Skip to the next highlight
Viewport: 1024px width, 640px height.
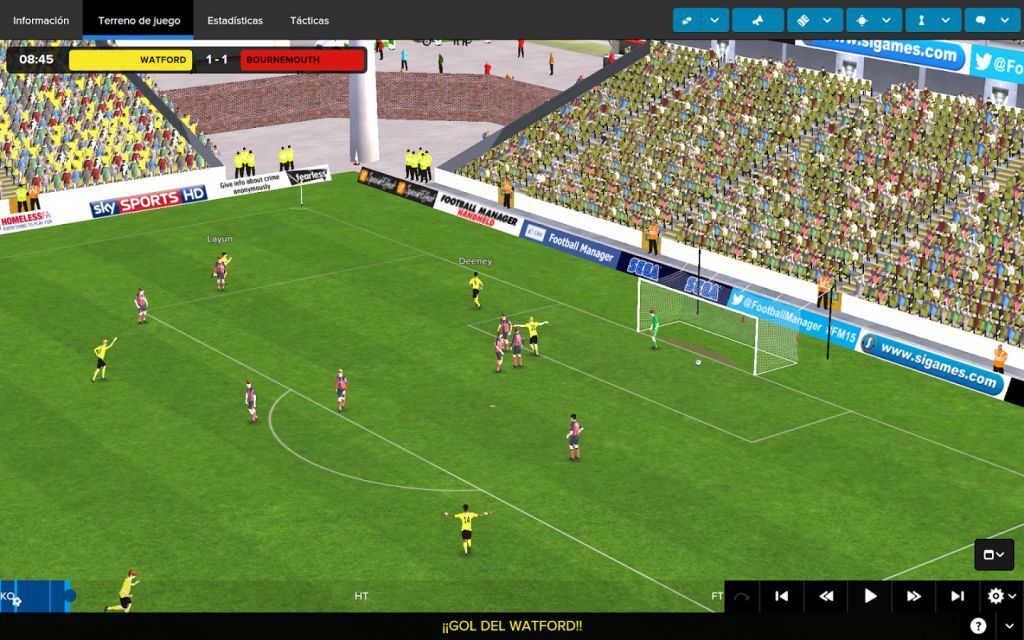[x=957, y=596]
